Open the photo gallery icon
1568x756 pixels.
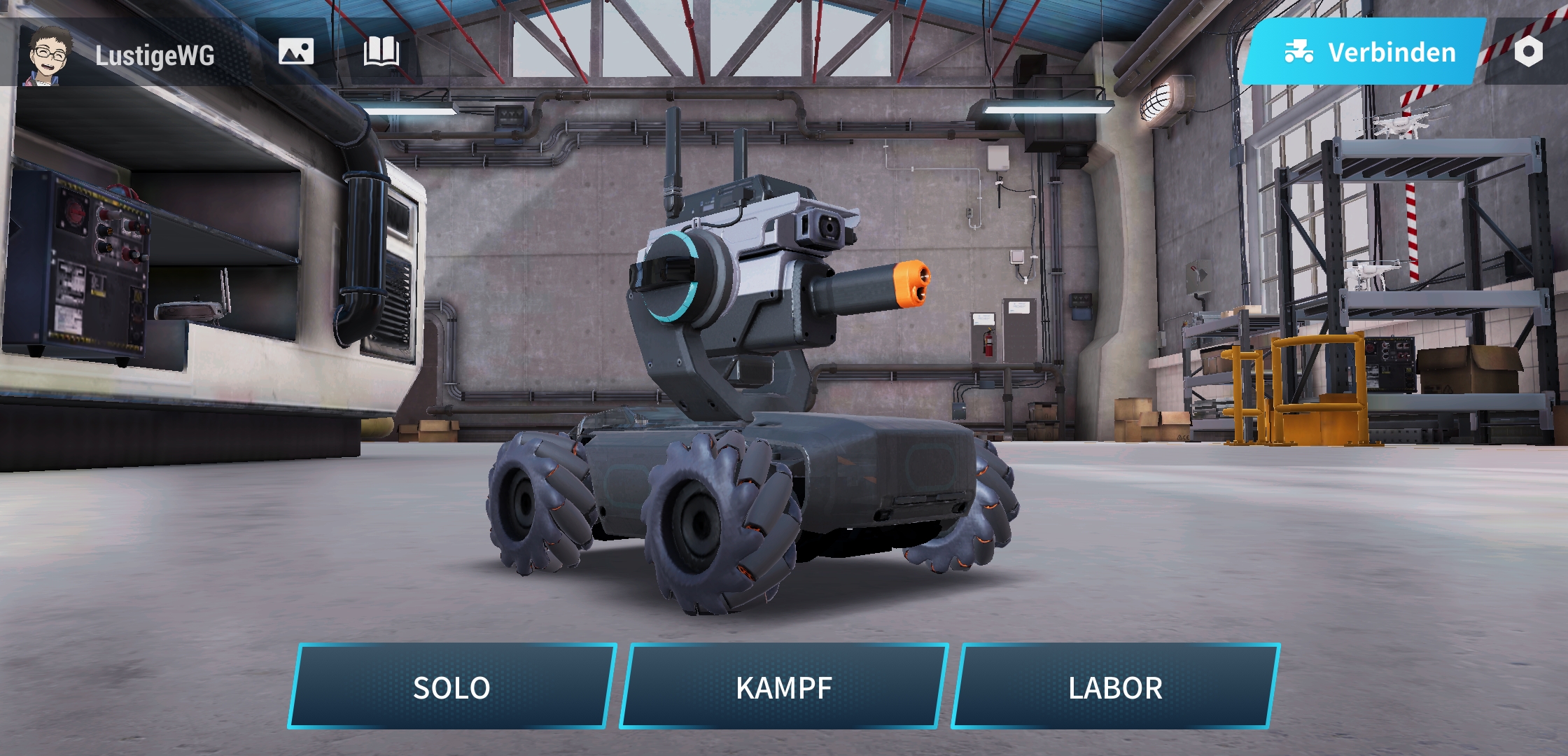pyautogui.click(x=296, y=52)
